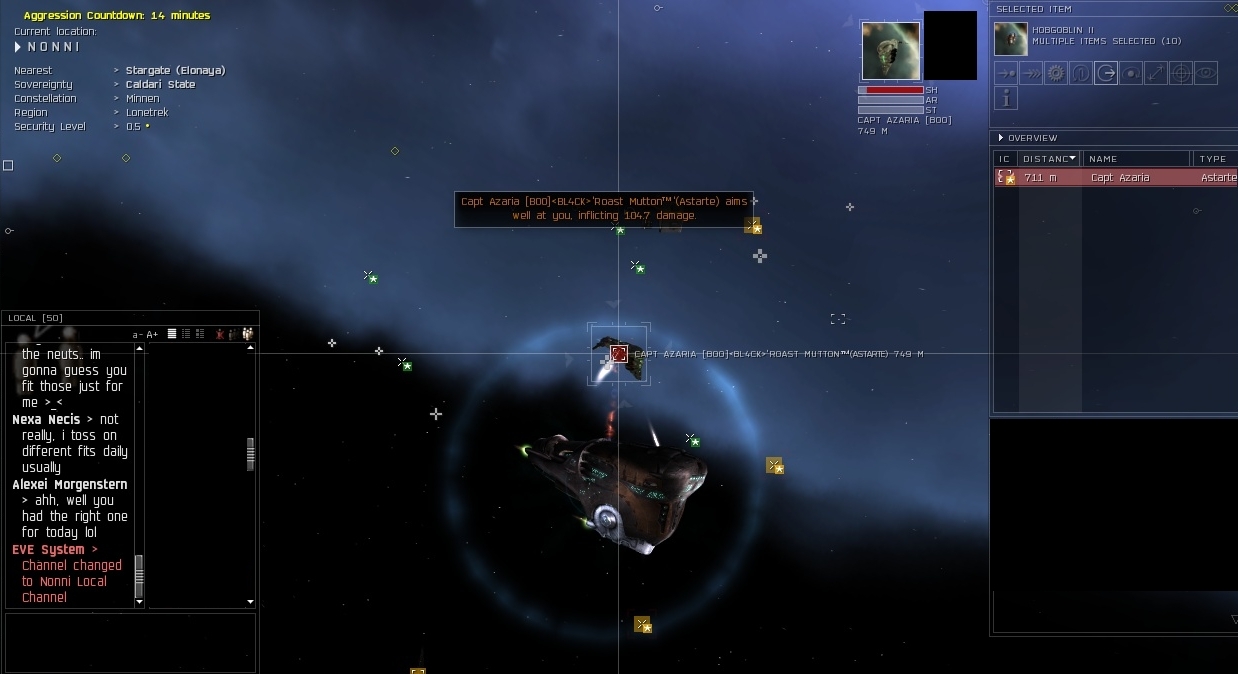Click the Hobgoblin II selected item thumbnail
The width and height of the screenshot is (1238, 674).
click(x=1010, y=39)
